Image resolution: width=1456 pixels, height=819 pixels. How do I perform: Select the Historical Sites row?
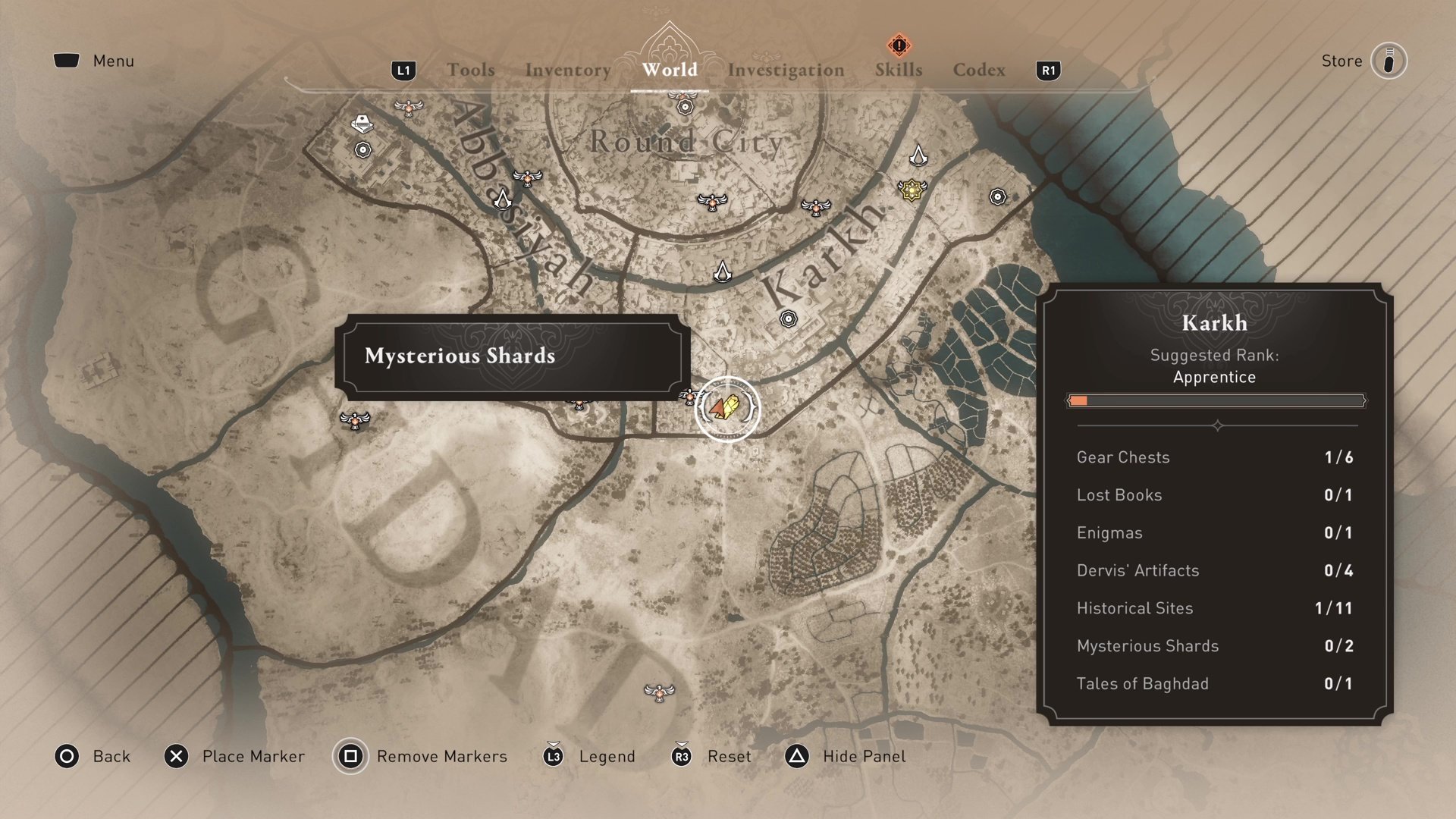[1214, 608]
